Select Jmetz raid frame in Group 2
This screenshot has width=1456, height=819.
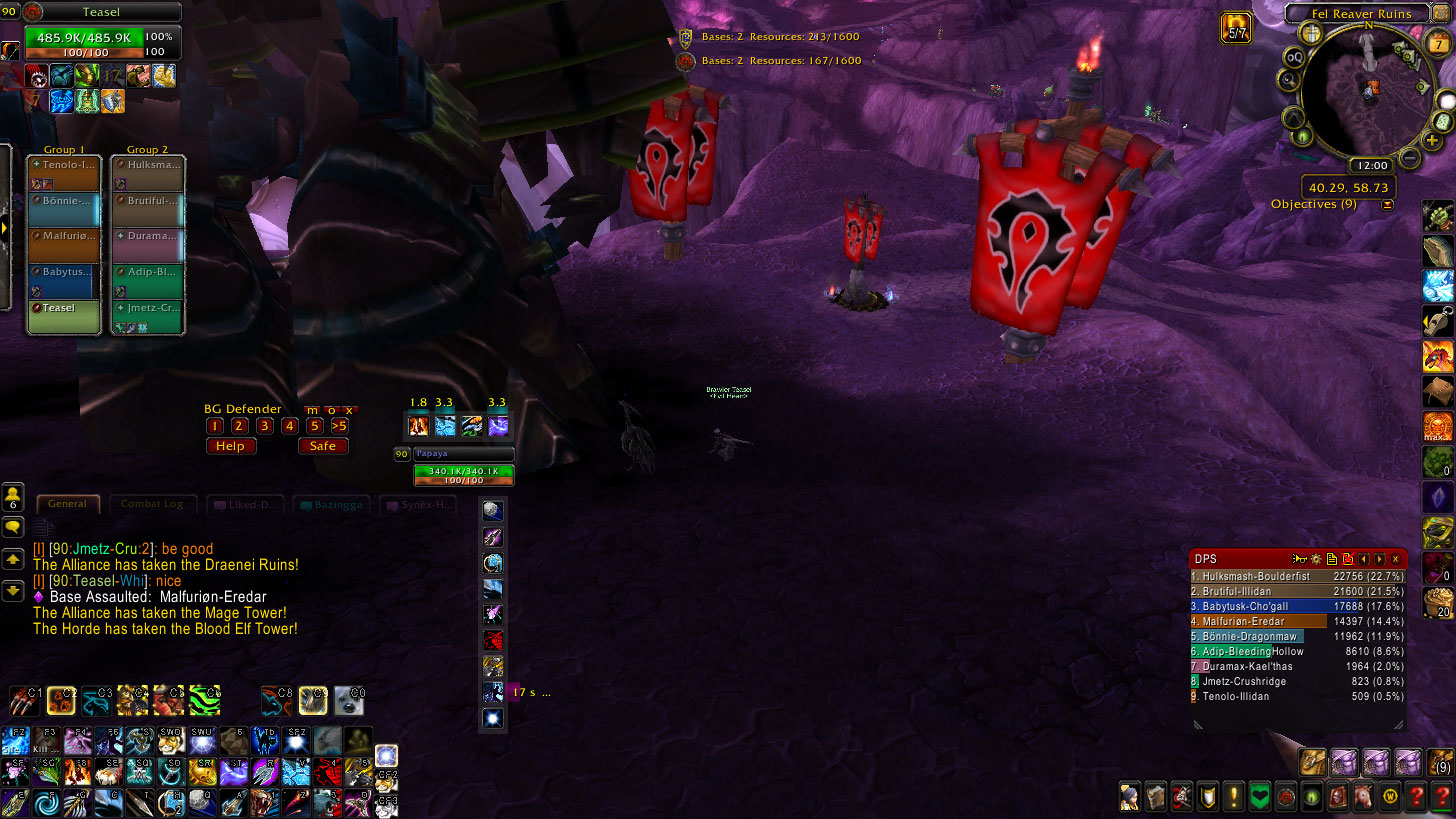point(147,315)
